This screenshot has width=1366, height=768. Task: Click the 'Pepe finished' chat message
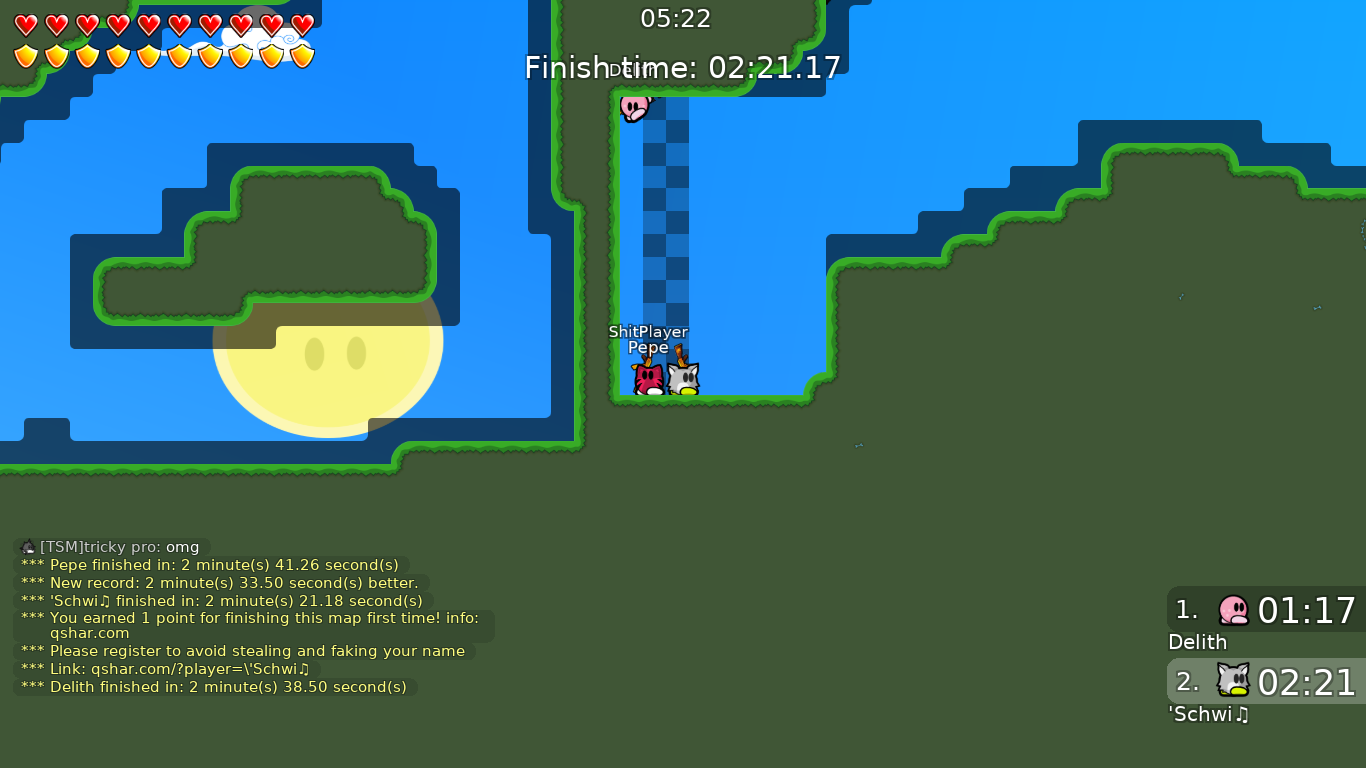[x=210, y=564]
